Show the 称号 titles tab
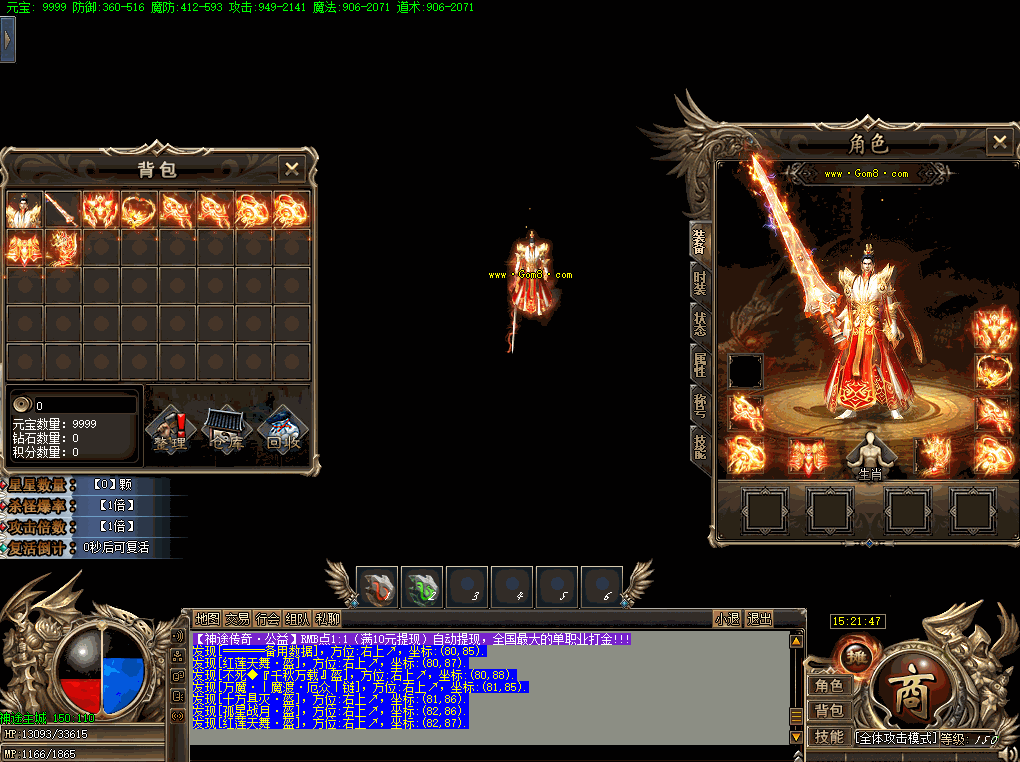 coord(700,405)
